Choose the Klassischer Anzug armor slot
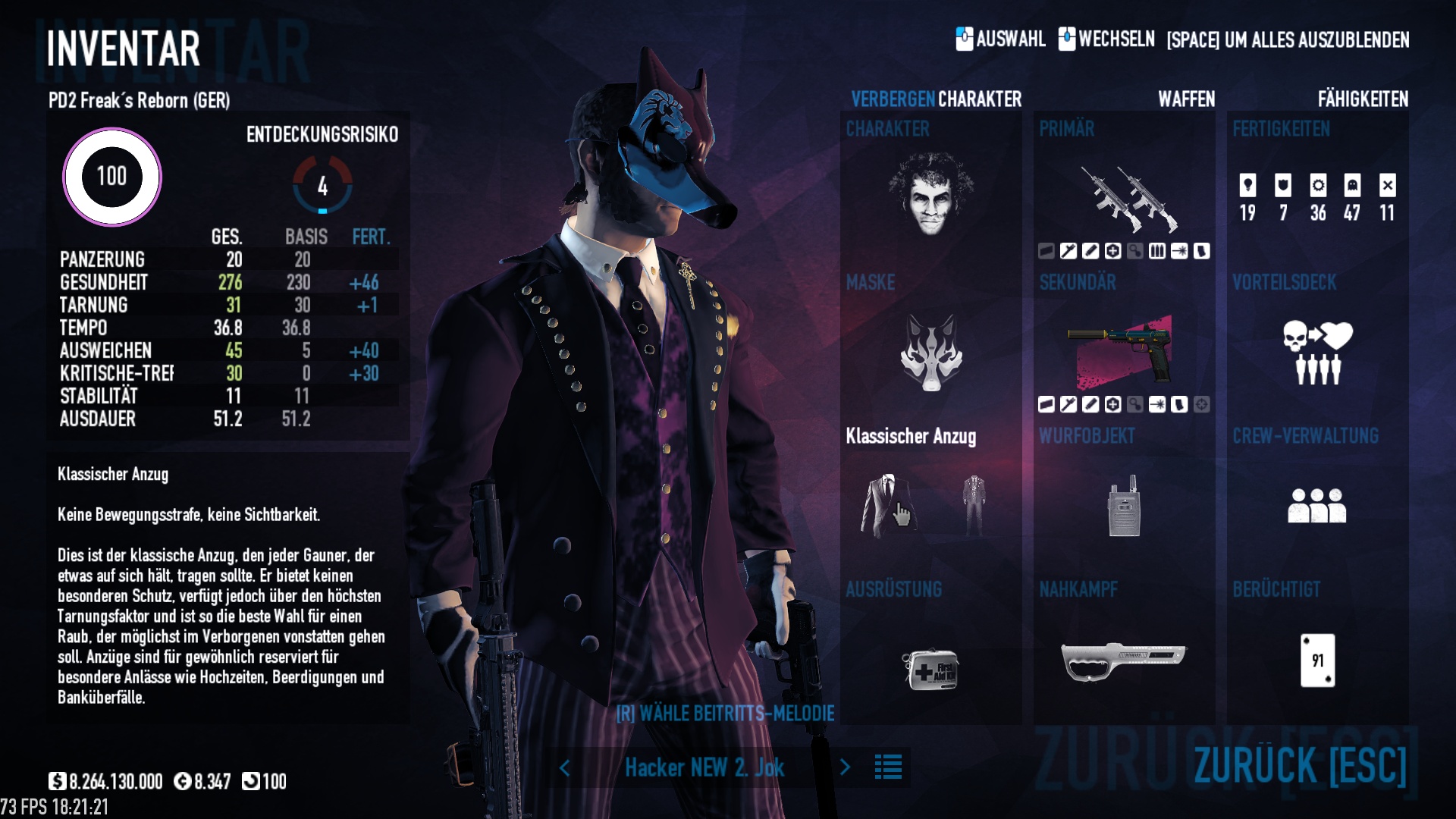Viewport: 1456px width, 819px height. pyautogui.click(x=888, y=505)
